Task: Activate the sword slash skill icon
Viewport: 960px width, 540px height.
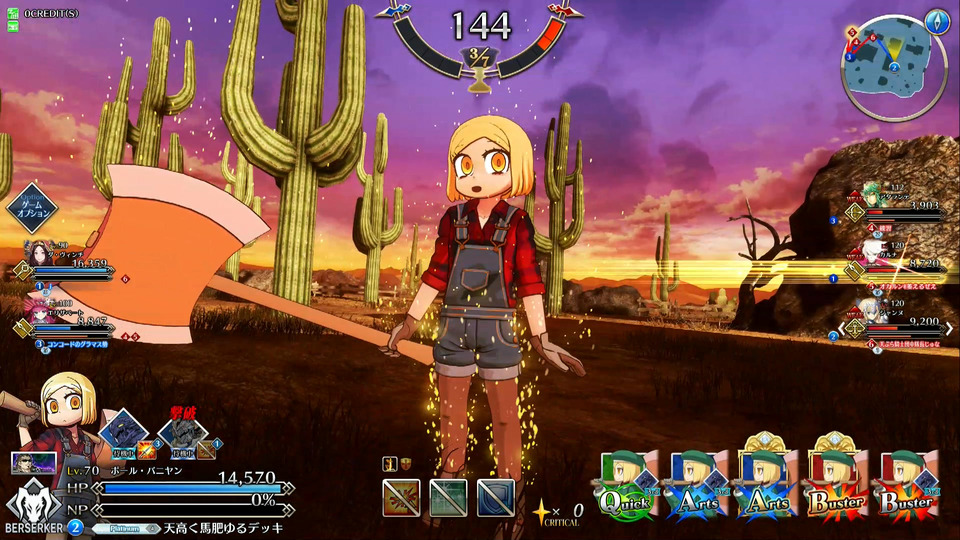Action: (x=400, y=497)
